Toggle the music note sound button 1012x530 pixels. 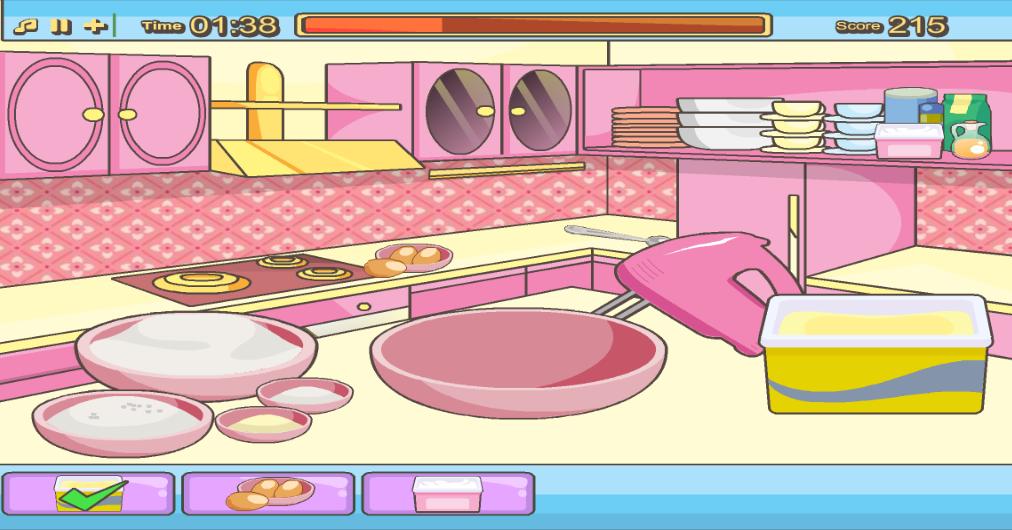pos(32,25)
